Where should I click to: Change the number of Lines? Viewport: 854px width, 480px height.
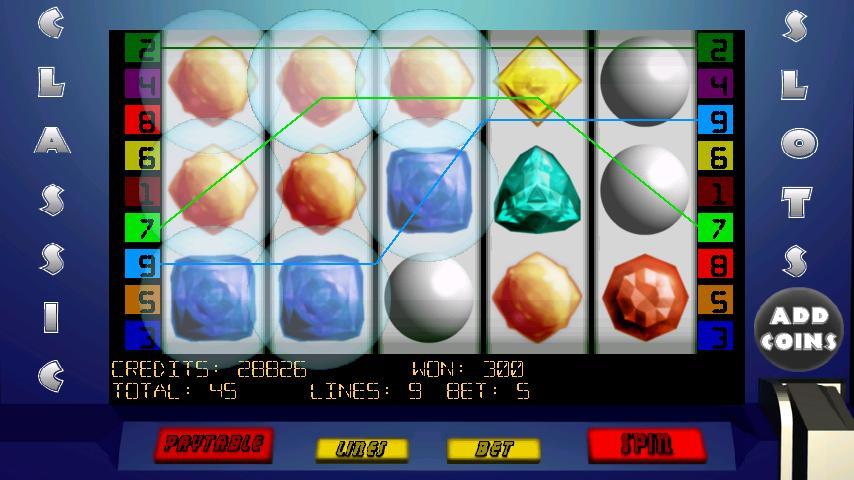tap(362, 449)
